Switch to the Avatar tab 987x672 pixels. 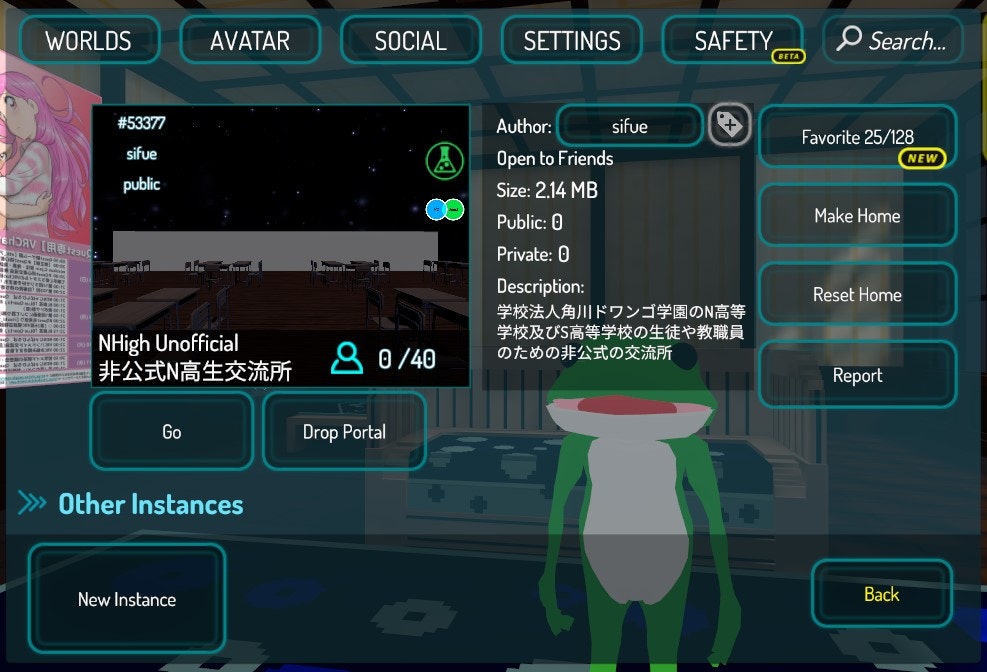click(250, 41)
